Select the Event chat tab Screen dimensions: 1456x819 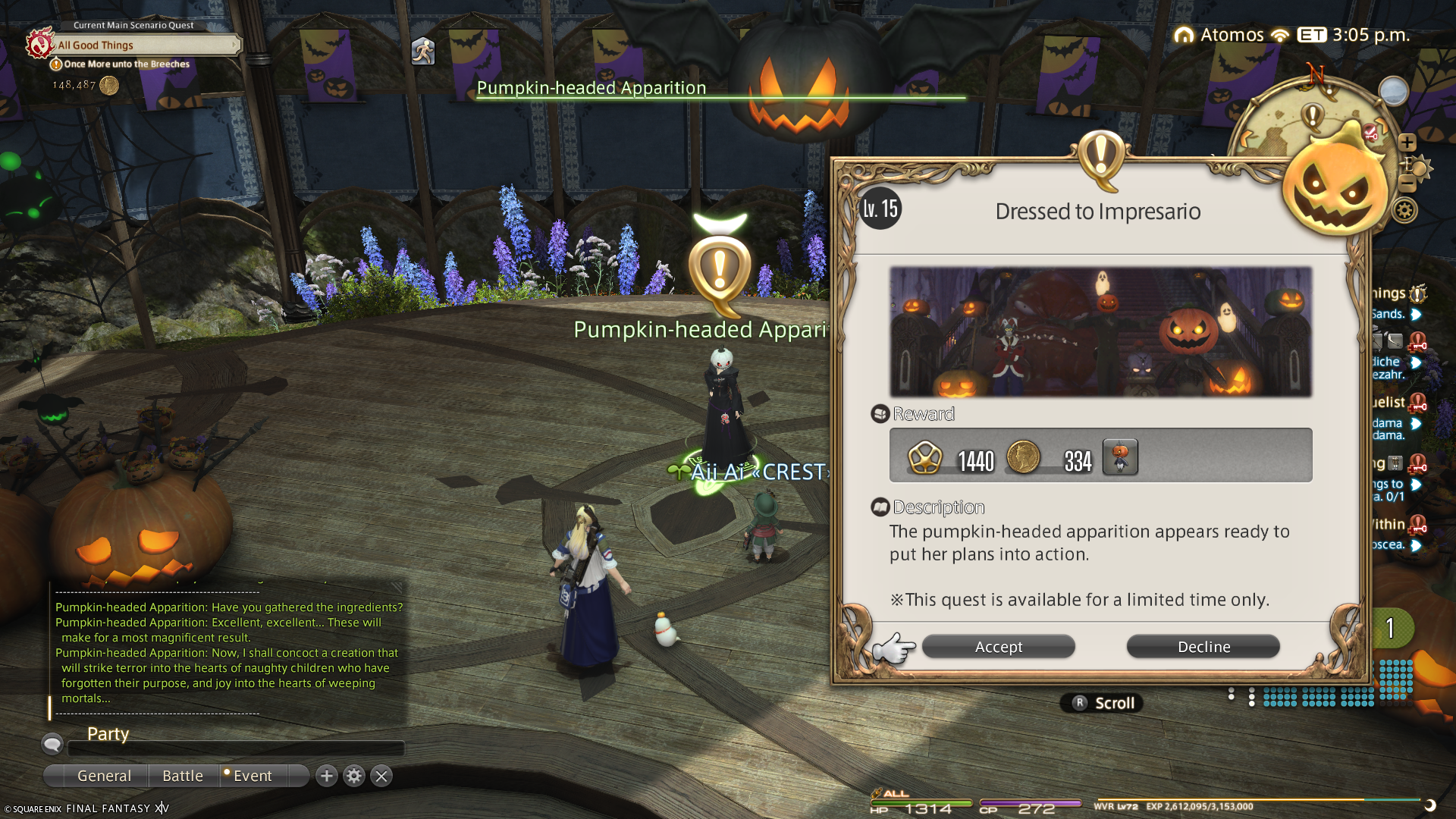[253, 776]
